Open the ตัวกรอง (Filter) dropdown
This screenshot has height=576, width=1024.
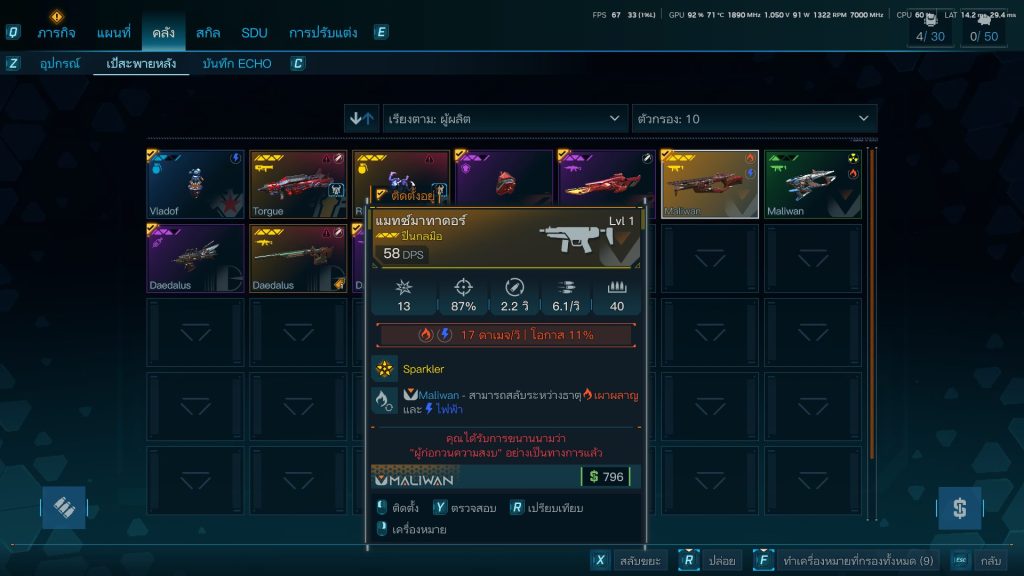pyautogui.click(x=754, y=119)
